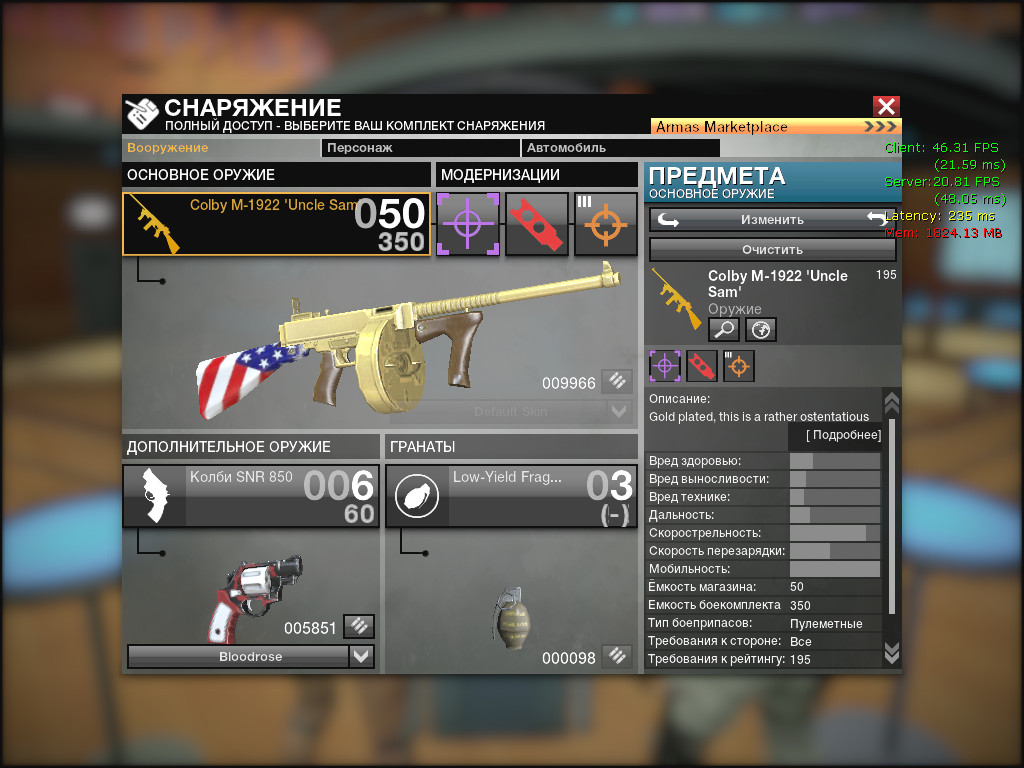The image size is (1024, 768).
Task: Open the Armas Marketplace banner
Action: 776,127
